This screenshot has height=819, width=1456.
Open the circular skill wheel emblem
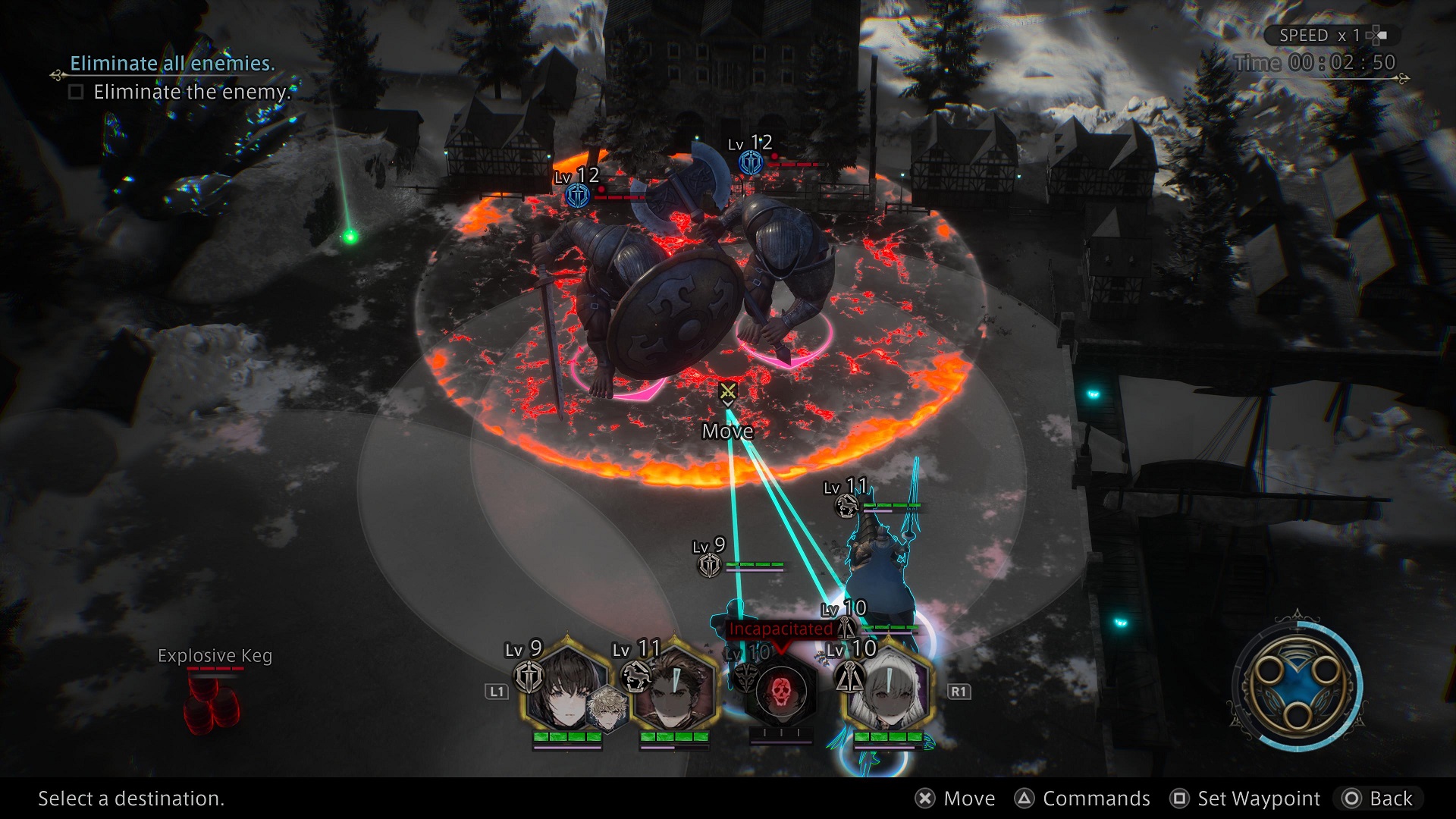click(1298, 689)
